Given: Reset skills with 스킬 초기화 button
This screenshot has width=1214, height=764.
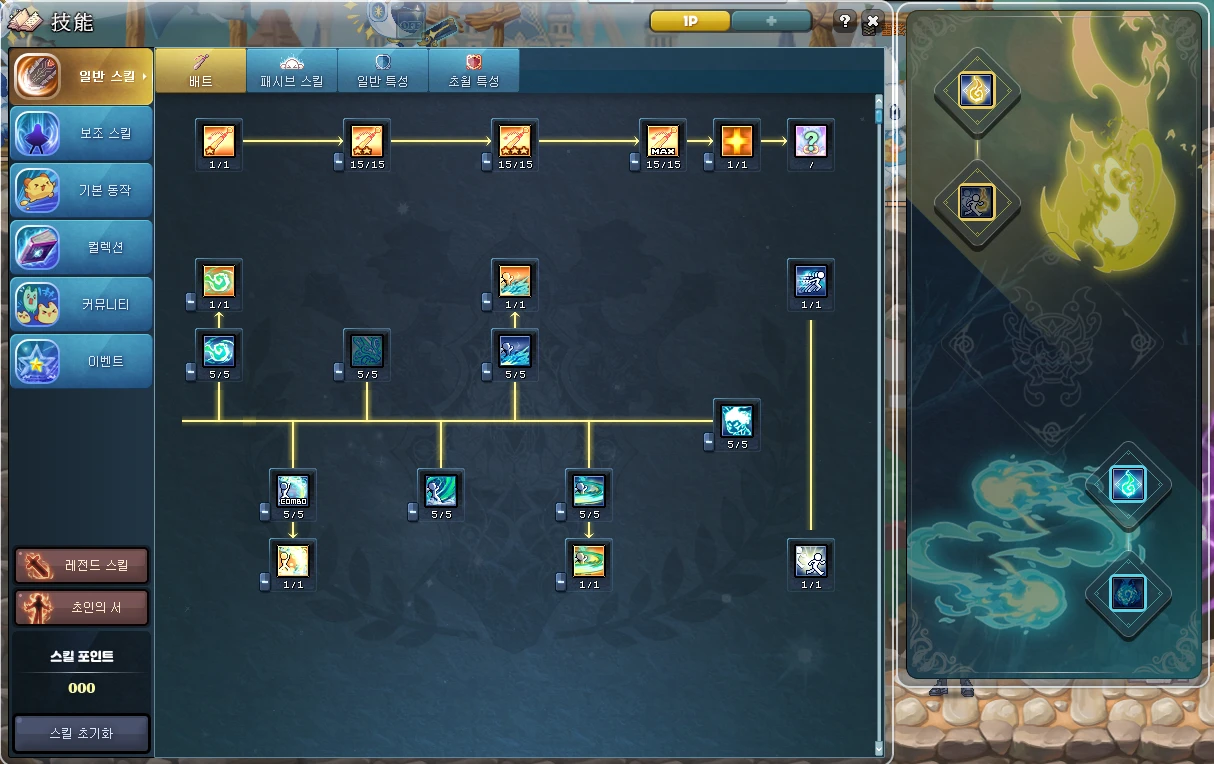Looking at the screenshot, I should (82, 733).
